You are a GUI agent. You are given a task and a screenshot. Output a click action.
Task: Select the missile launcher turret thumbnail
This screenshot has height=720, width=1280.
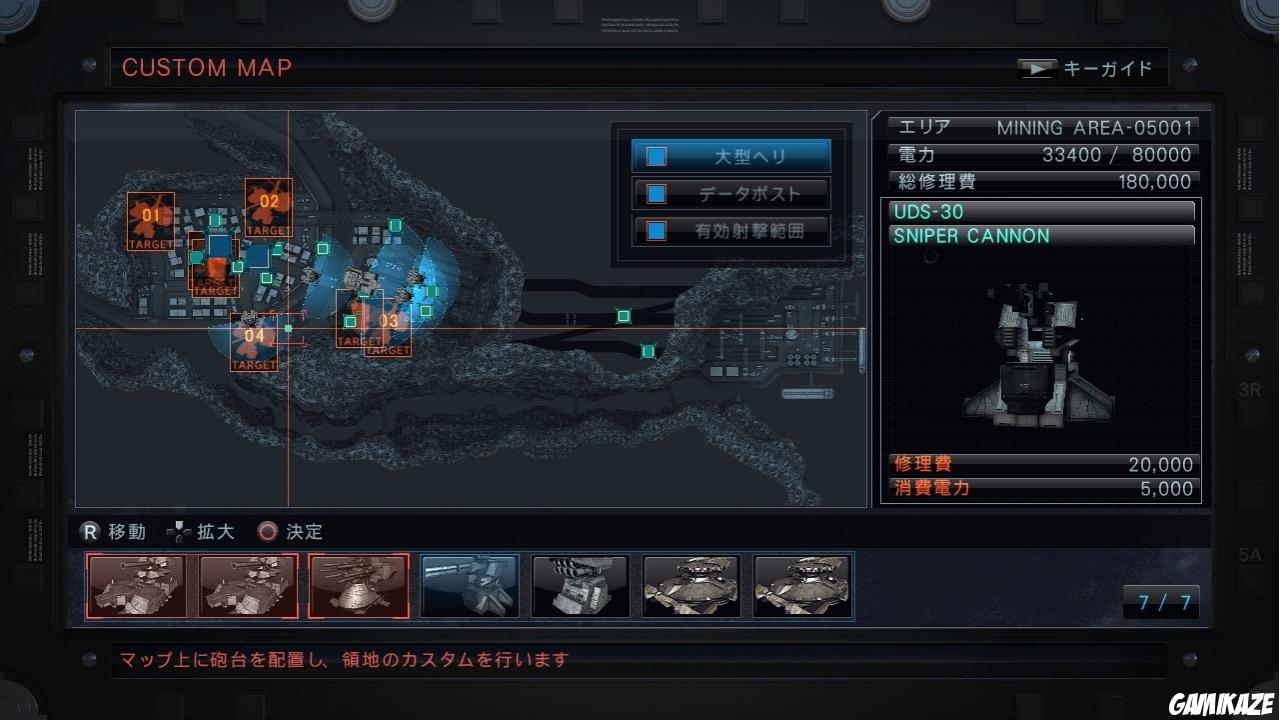[580, 586]
